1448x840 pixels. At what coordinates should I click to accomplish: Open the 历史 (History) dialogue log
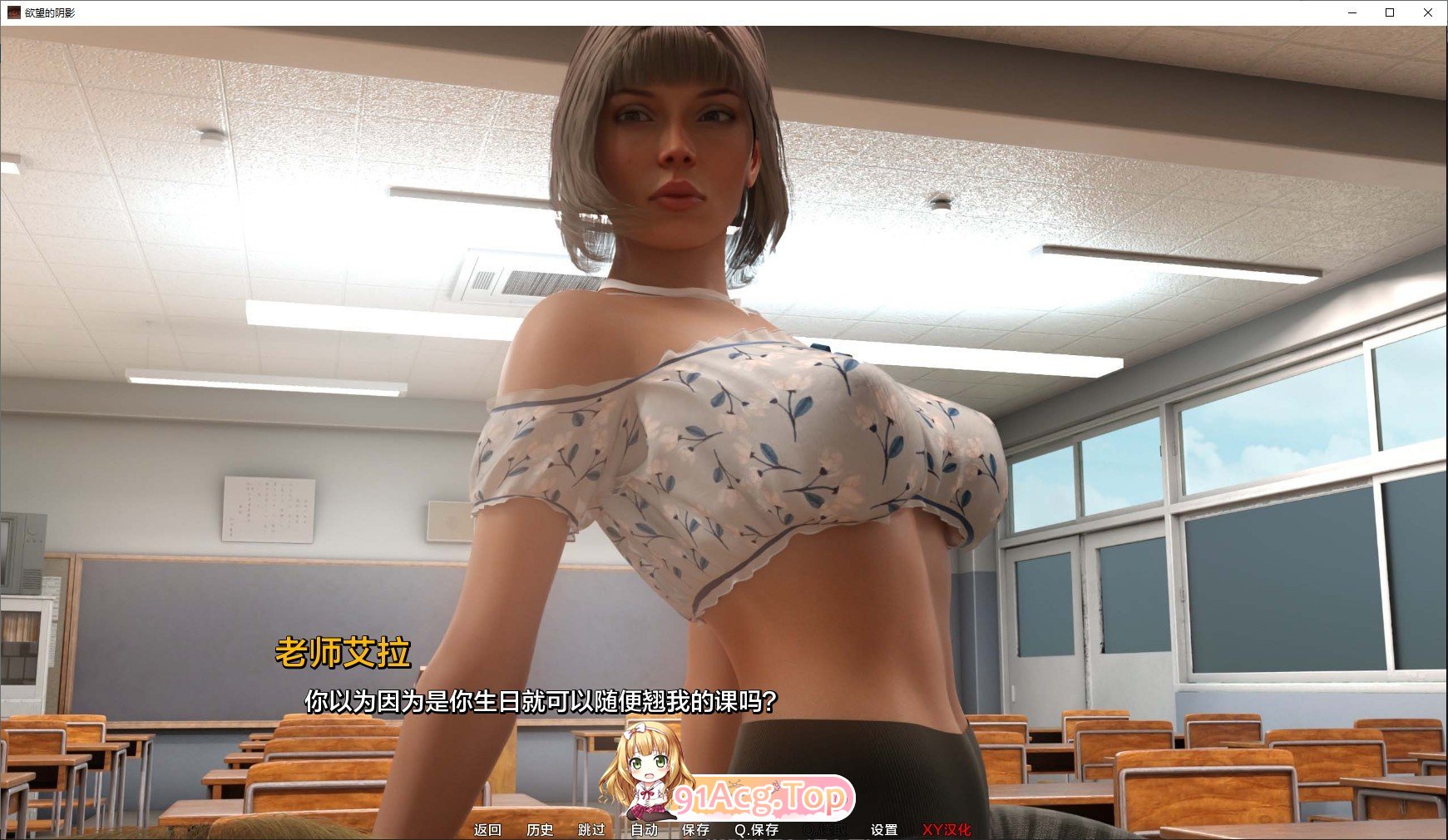click(x=540, y=829)
